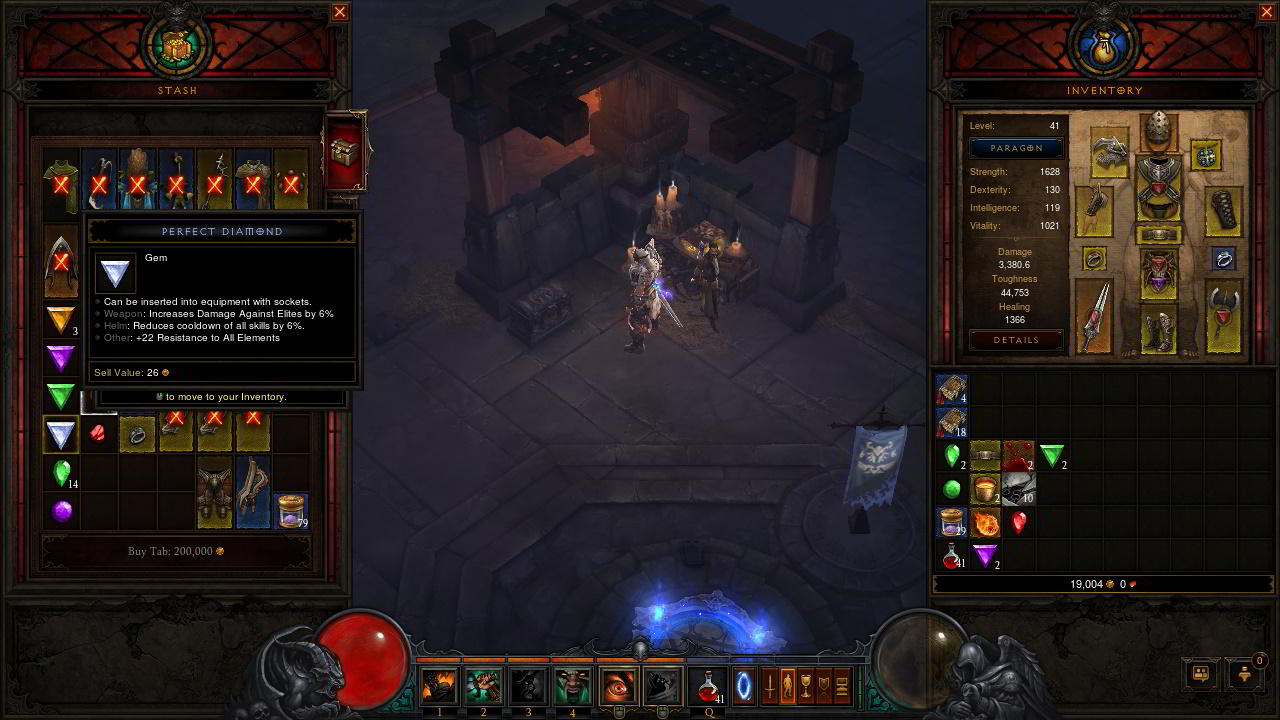
Task: Open the skills menu sword icon
Action: coord(769,686)
